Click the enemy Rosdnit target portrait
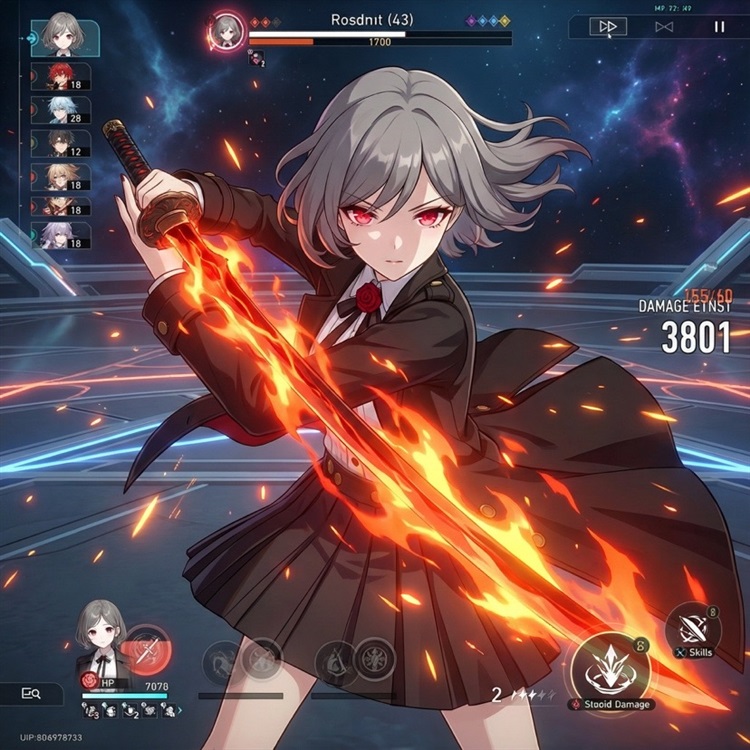The width and height of the screenshot is (750, 750). pyautogui.click(x=225, y=30)
